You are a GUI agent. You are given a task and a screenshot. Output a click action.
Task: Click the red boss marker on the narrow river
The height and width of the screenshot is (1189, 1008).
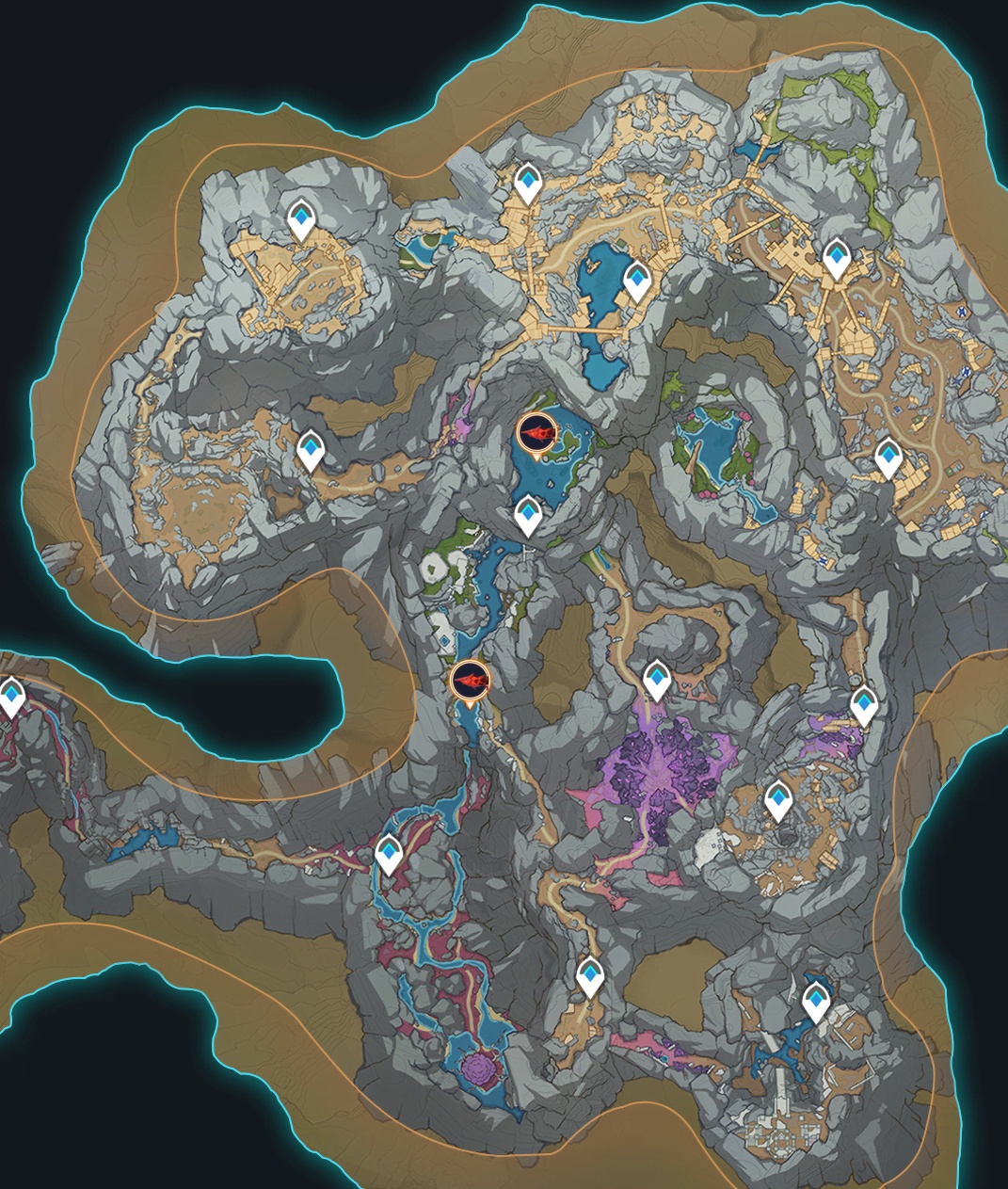tap(470, 680)
